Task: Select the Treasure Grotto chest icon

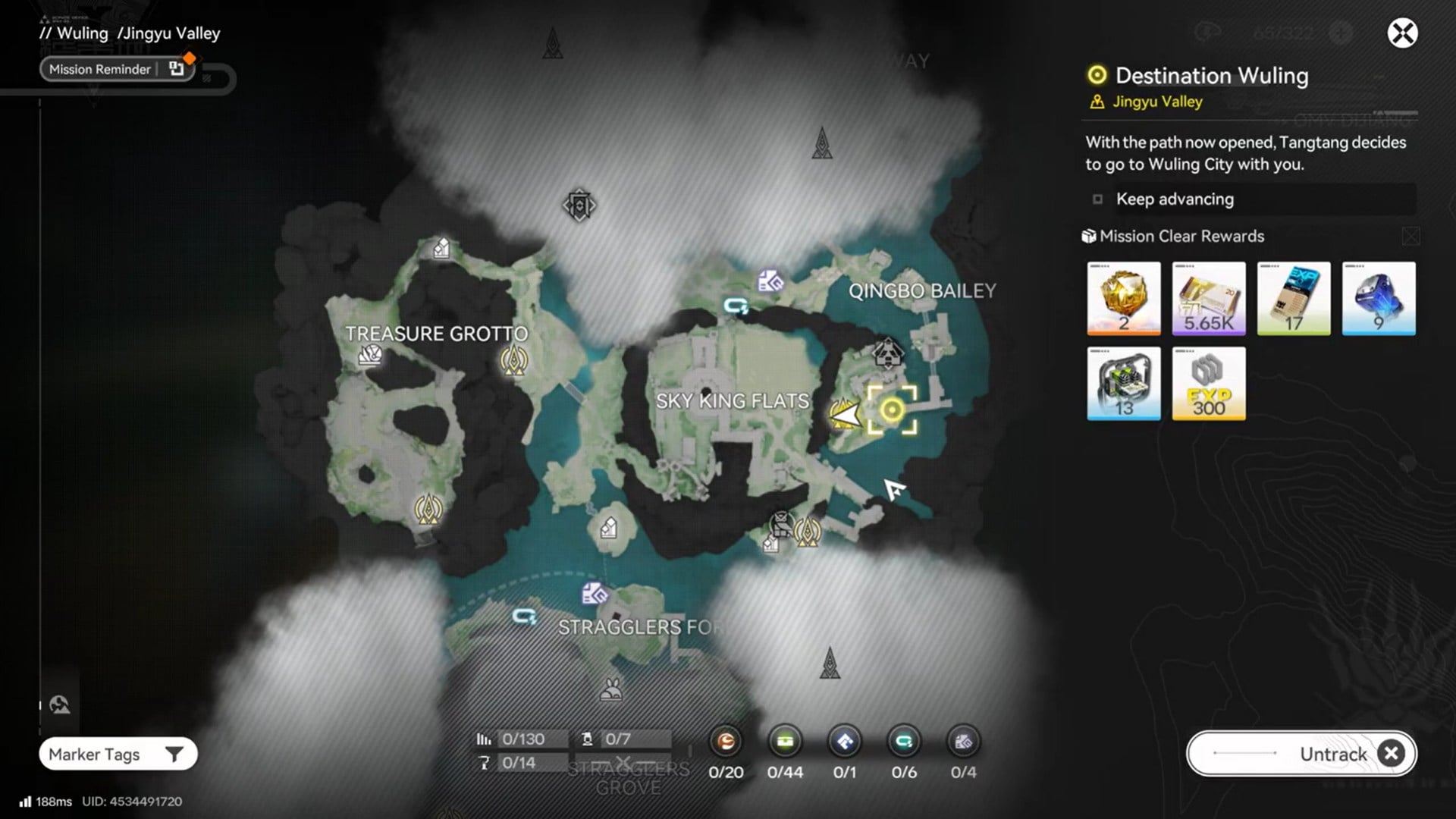Action: pos(371,353)
